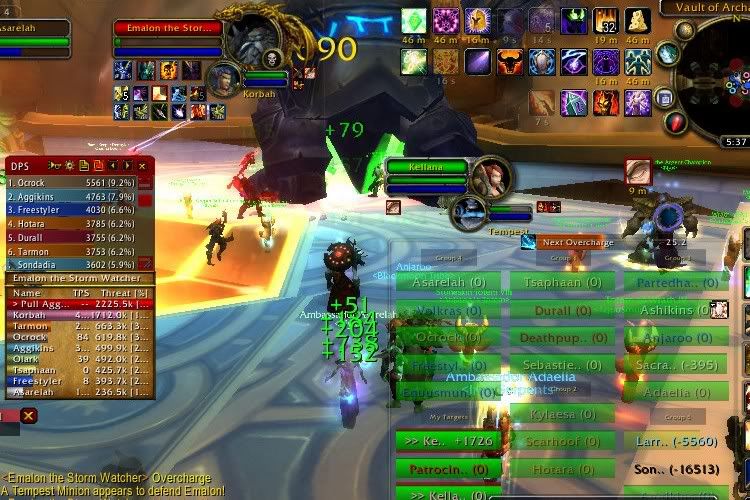The height and width of the screenshot is (500, 750).
Task: Click the flame buff icon showing 32
Action: [x=606, y=20]
